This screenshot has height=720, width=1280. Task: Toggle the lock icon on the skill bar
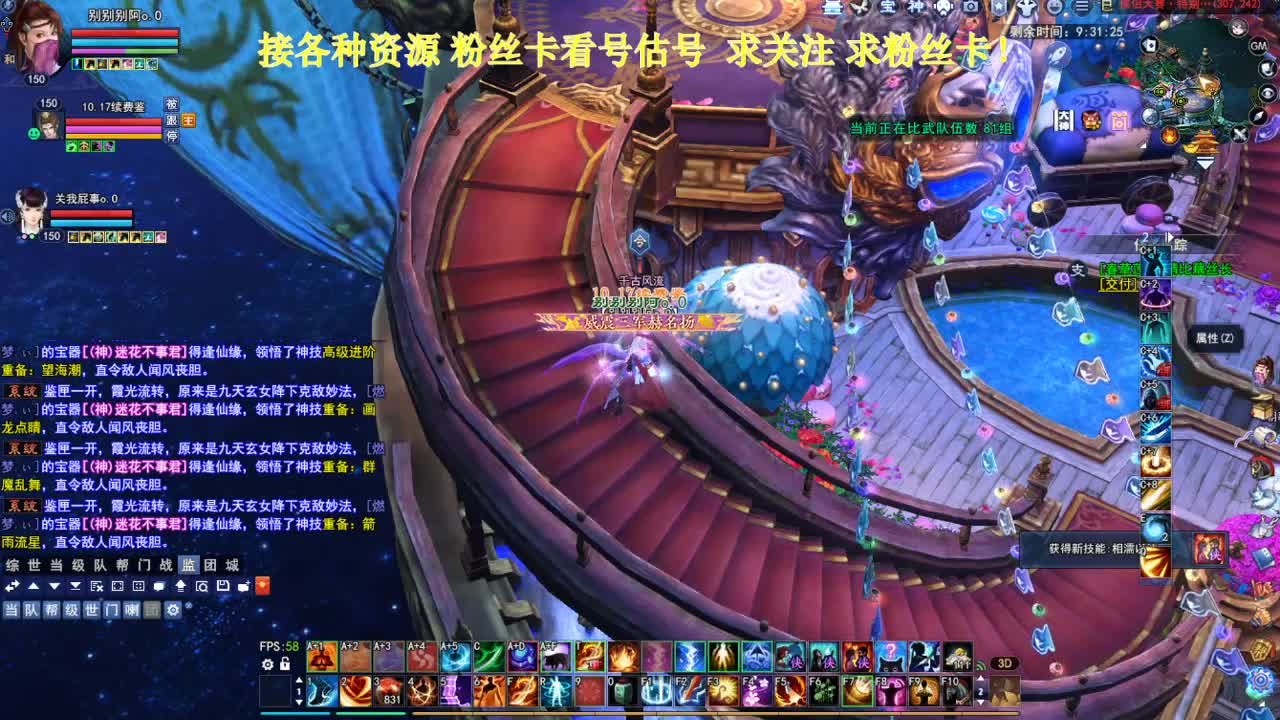click(285, 663)
